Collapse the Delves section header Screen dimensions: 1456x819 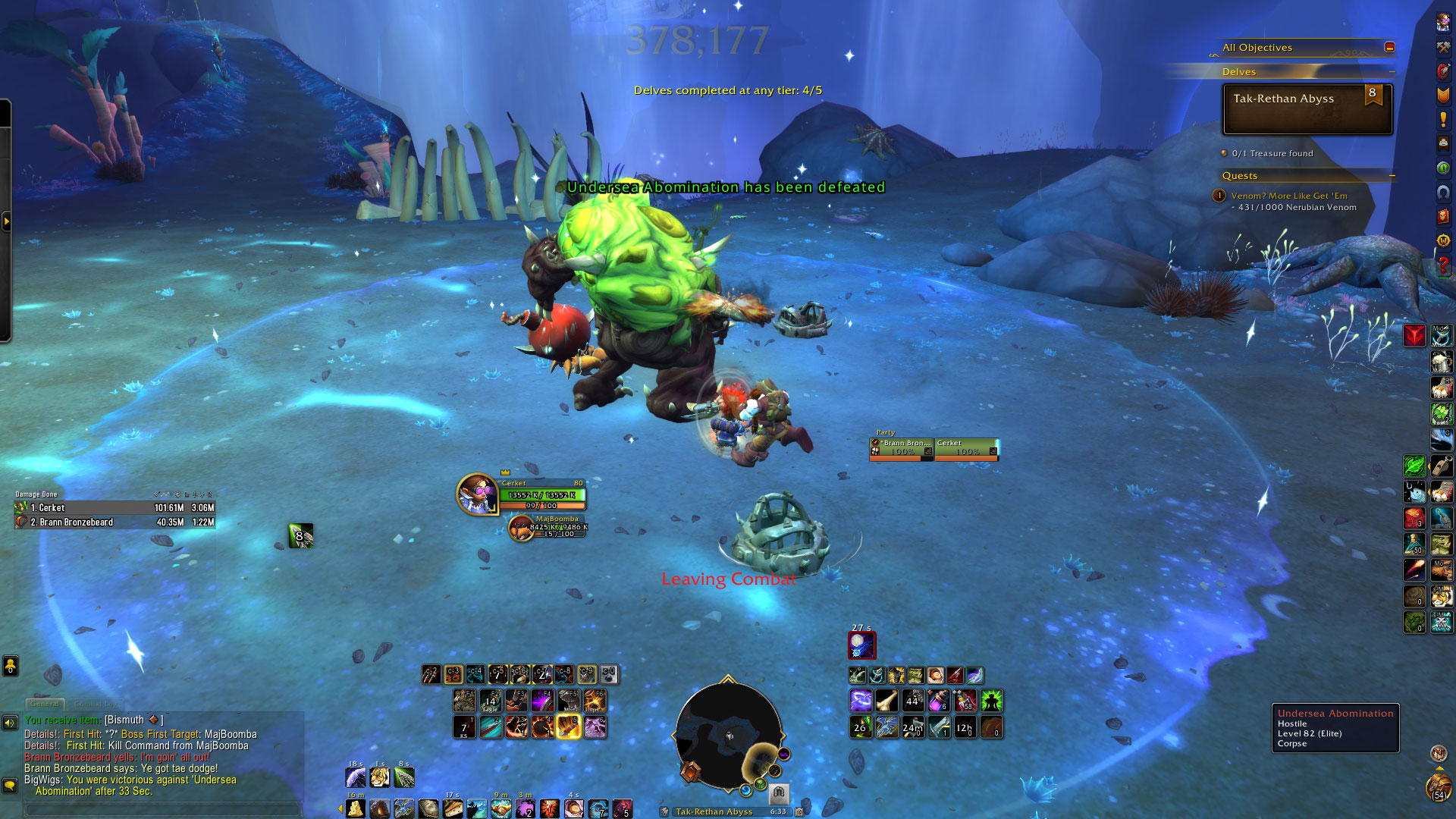point(1392,72)
